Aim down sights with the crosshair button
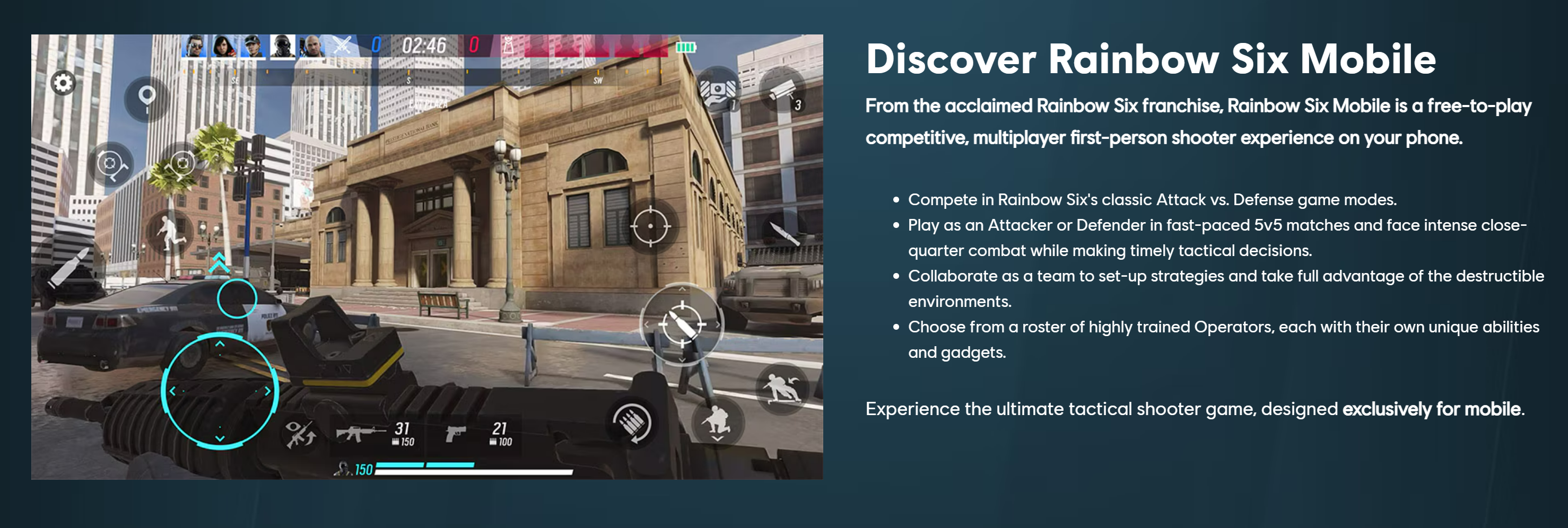 click(x=651, y=226)
